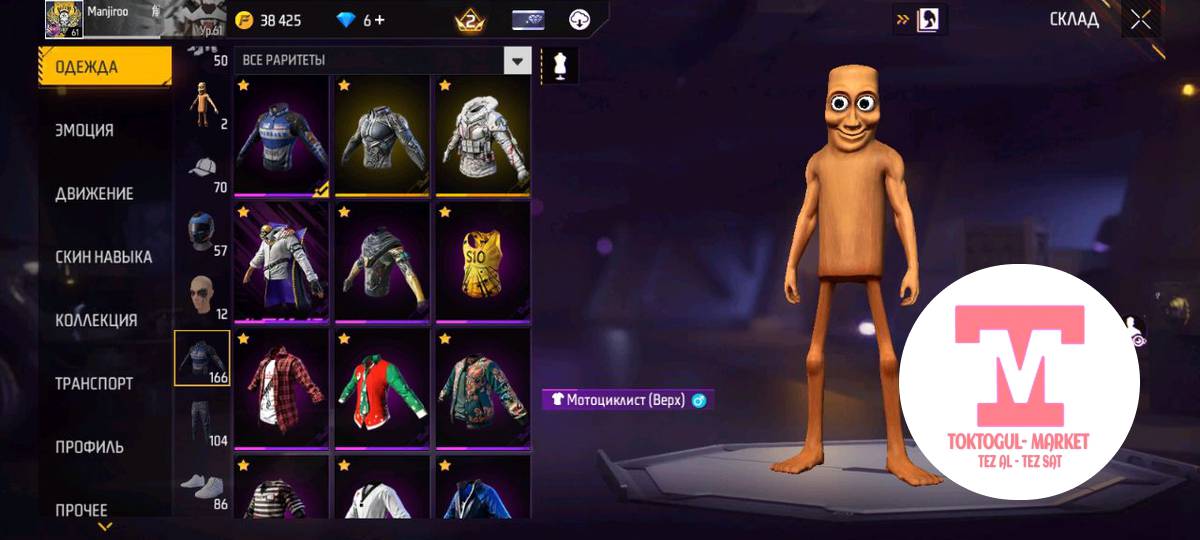The image size is (1200, 540).
Task: Pick the white hooded armored jacket
Action: coord(482,135)
